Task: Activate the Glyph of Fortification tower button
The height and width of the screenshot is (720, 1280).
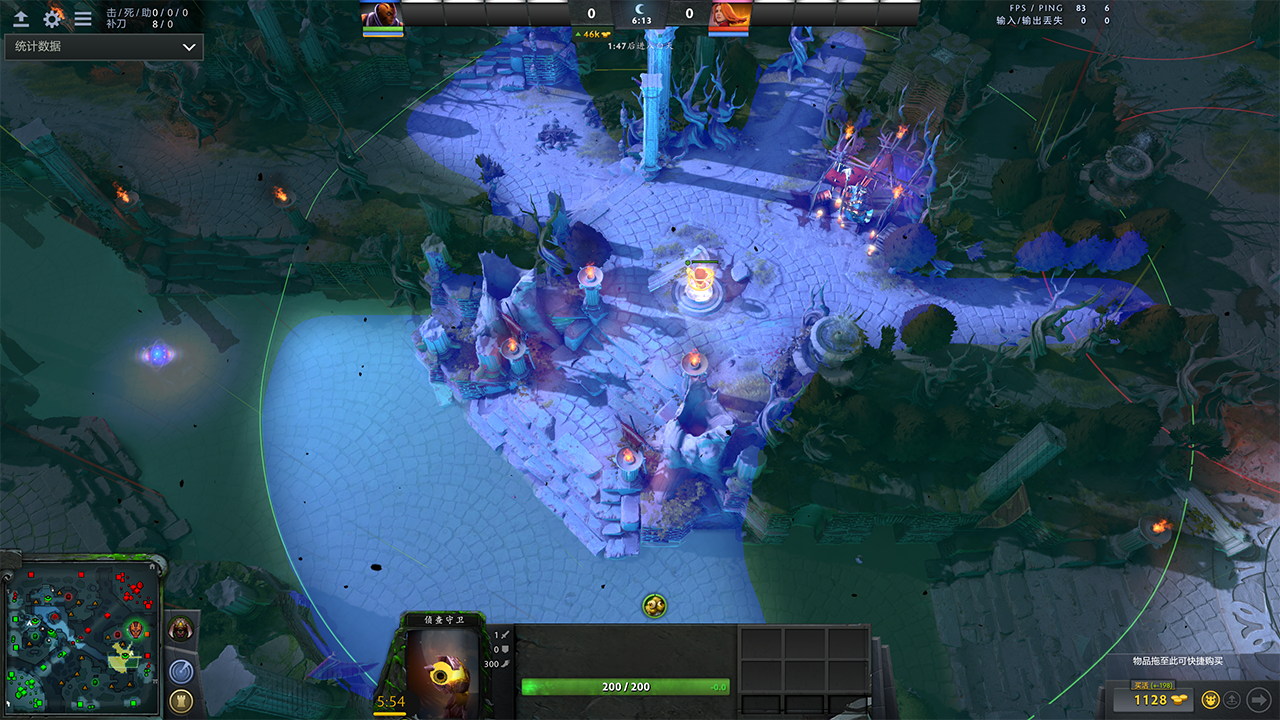Action: pyautogui.click(x=181, y=701)
